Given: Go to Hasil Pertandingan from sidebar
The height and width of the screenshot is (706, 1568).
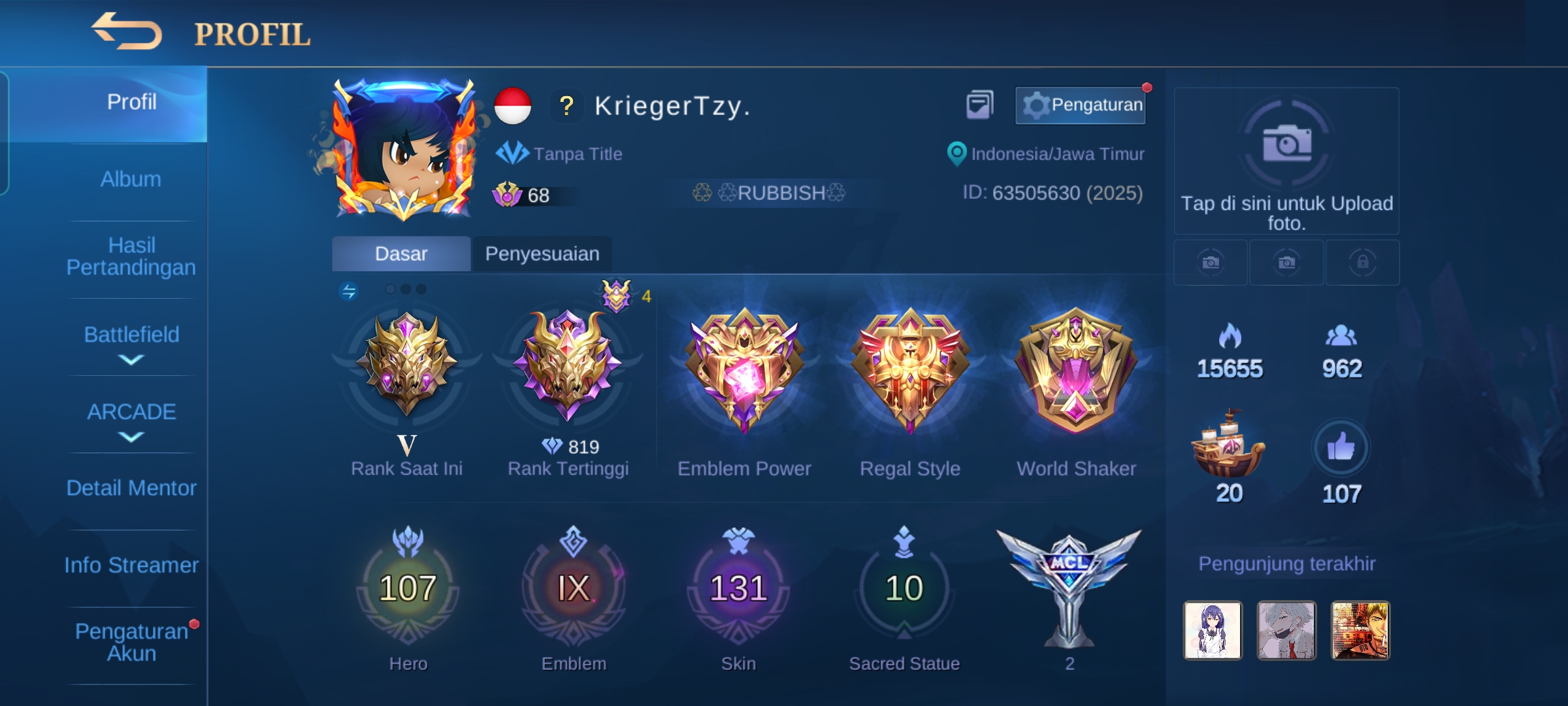Looking at the screenshot, I should [x=131, y=256].
